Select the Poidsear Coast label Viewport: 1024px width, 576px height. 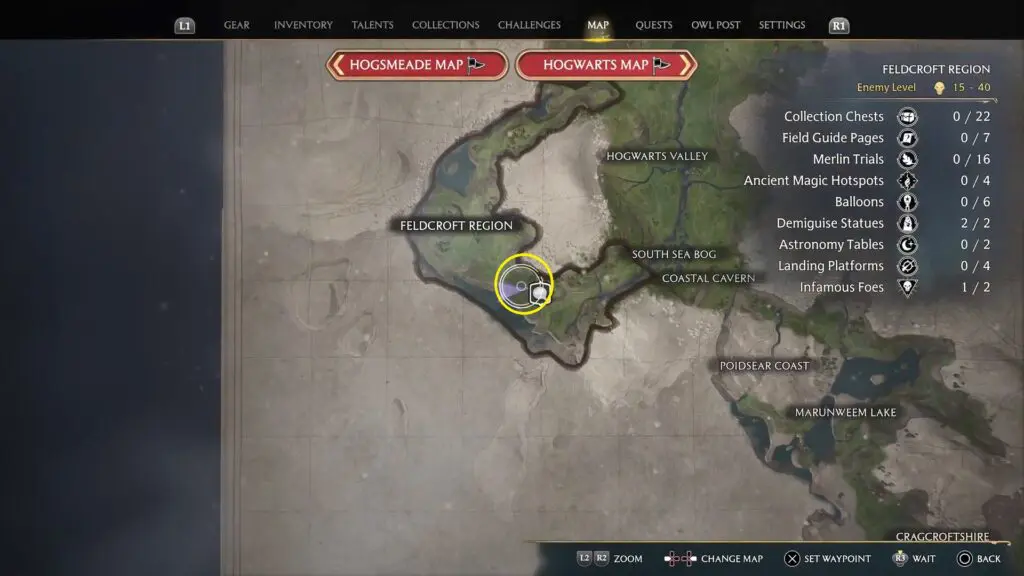(x=764, y=366)
